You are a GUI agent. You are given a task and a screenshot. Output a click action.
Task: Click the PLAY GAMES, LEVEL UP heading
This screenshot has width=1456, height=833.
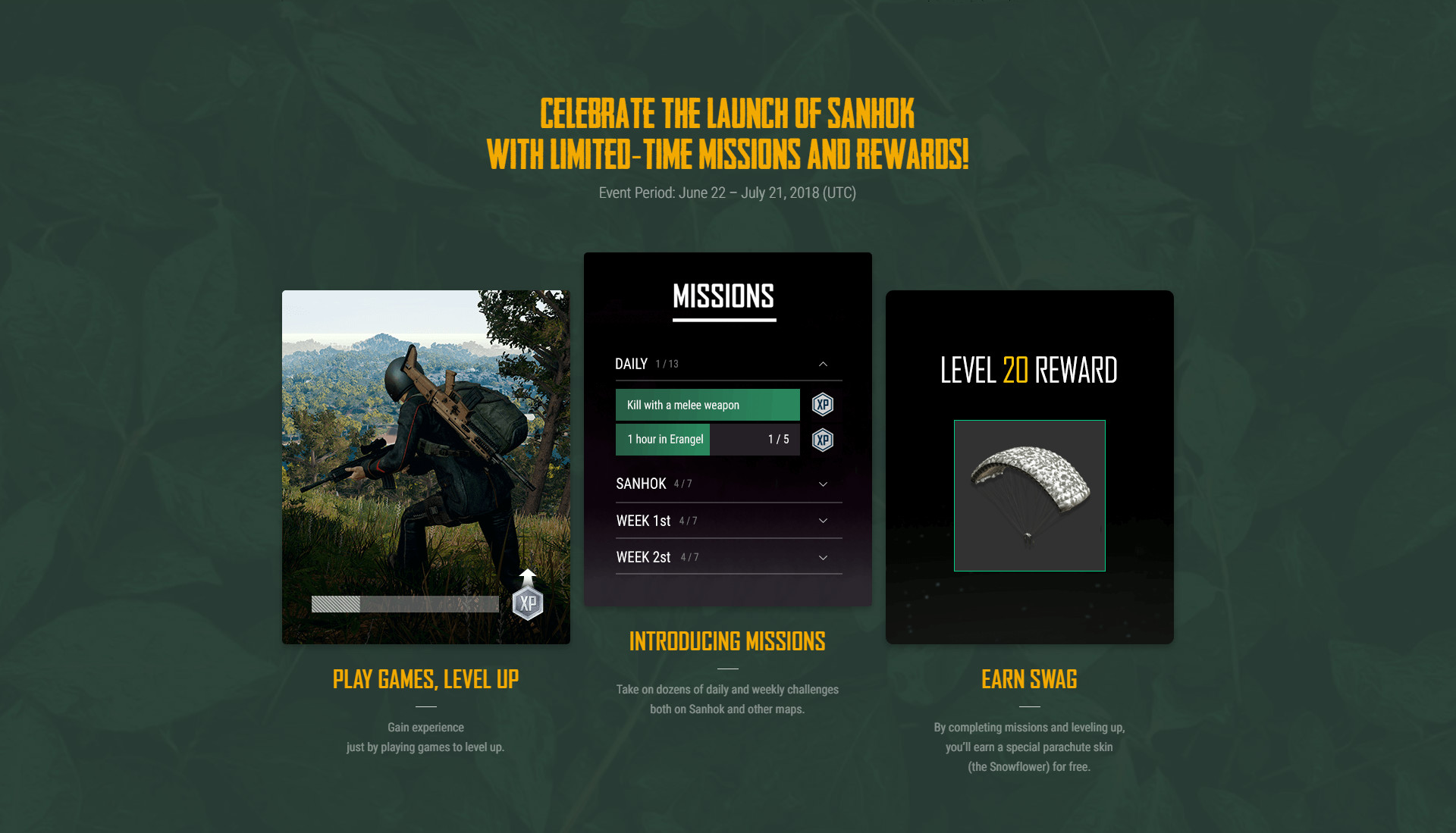(425, 680)
